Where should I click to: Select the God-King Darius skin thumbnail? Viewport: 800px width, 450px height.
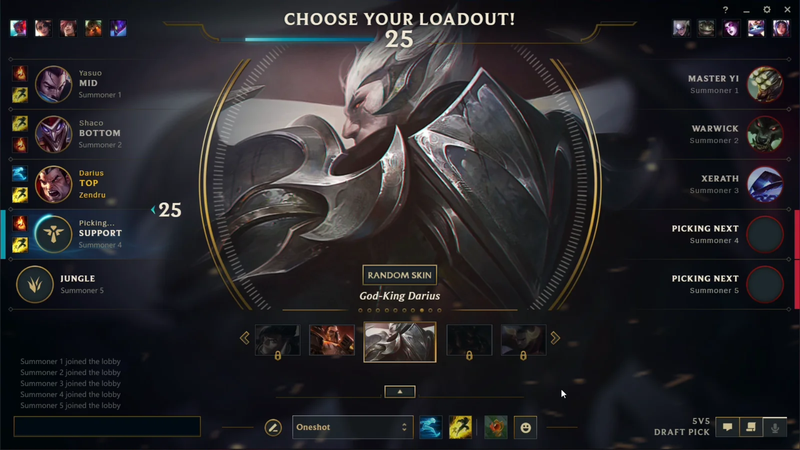click(399, 341)
